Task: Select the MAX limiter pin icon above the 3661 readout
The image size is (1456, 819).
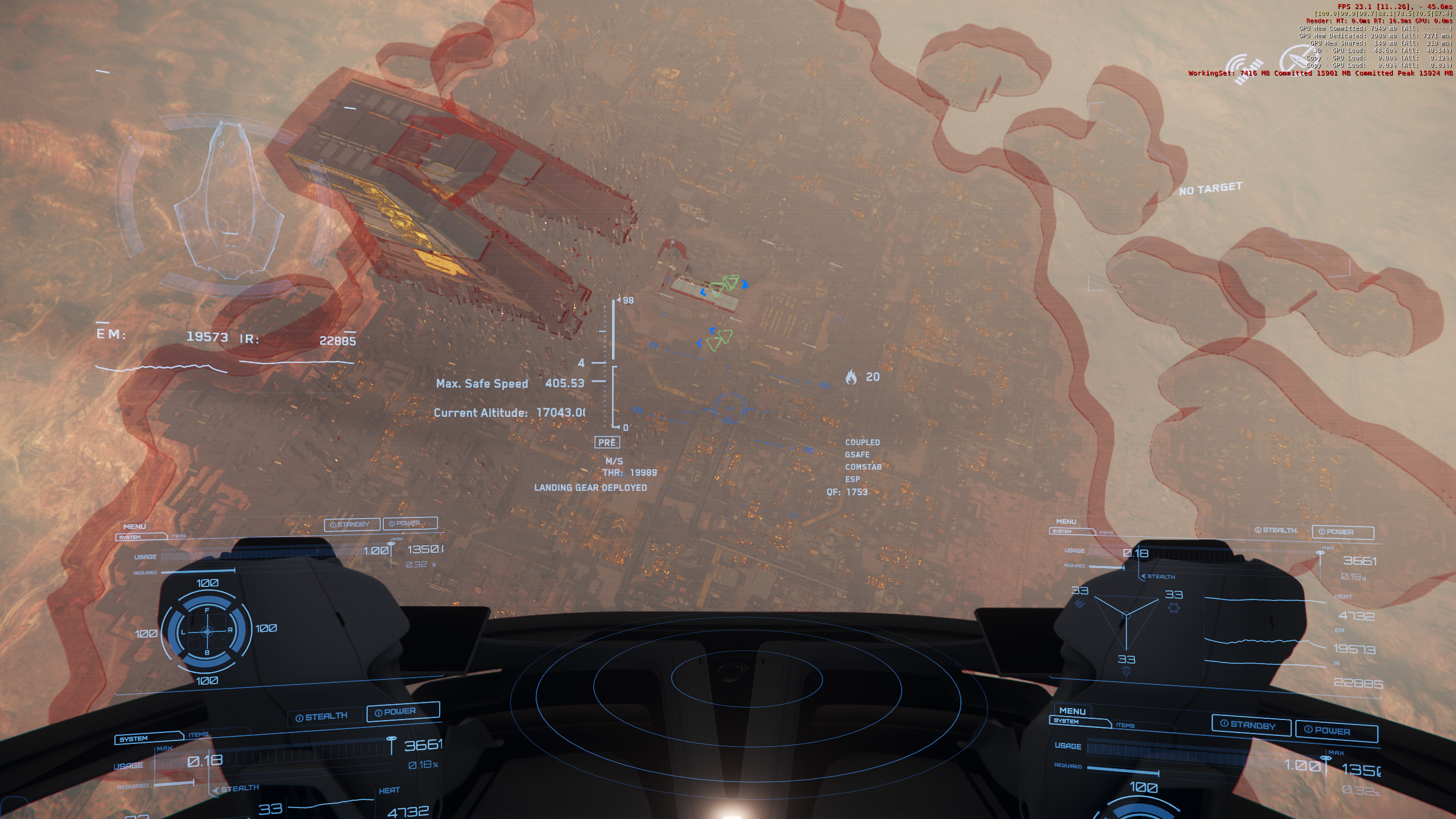Action: point(1320,552)
